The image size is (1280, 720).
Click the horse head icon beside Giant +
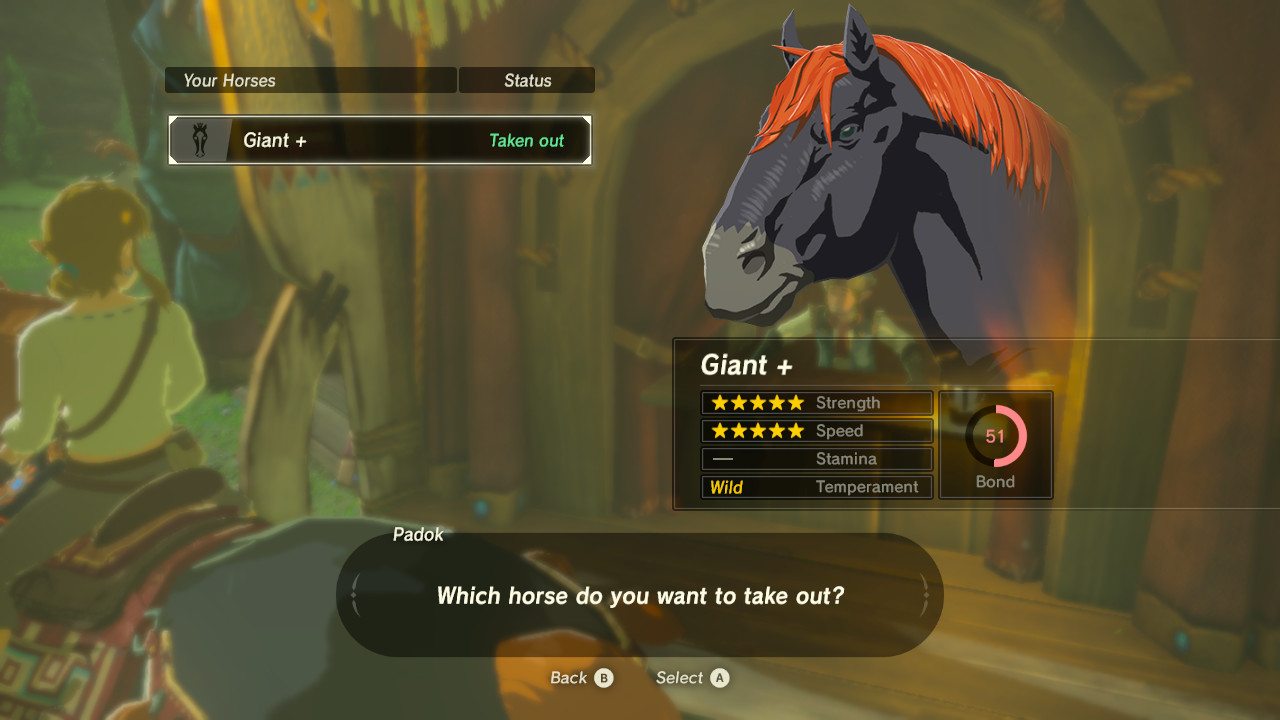pyautogui.click(x=200, y=140)
